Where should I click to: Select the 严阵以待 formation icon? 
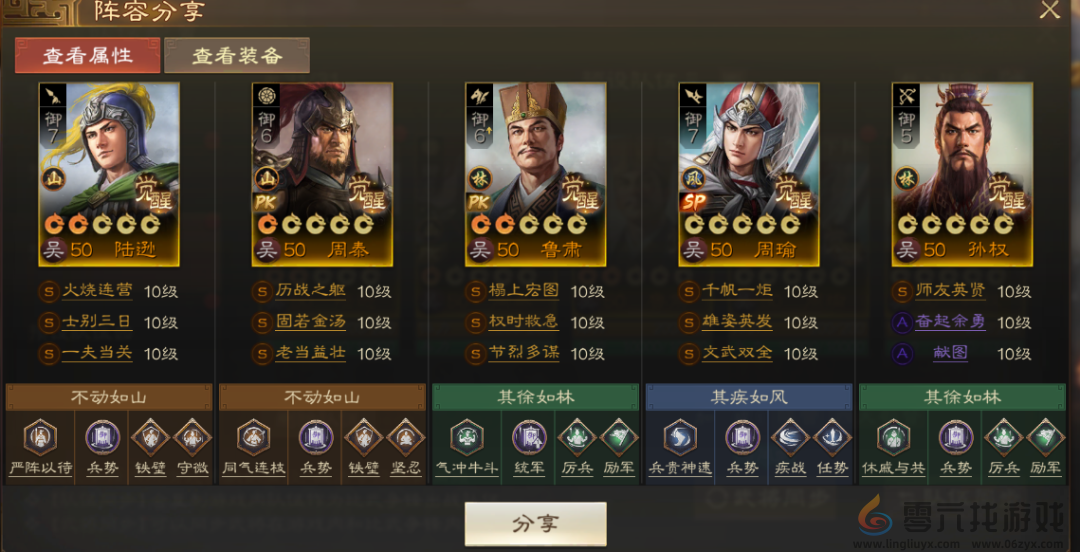(39, 438)
